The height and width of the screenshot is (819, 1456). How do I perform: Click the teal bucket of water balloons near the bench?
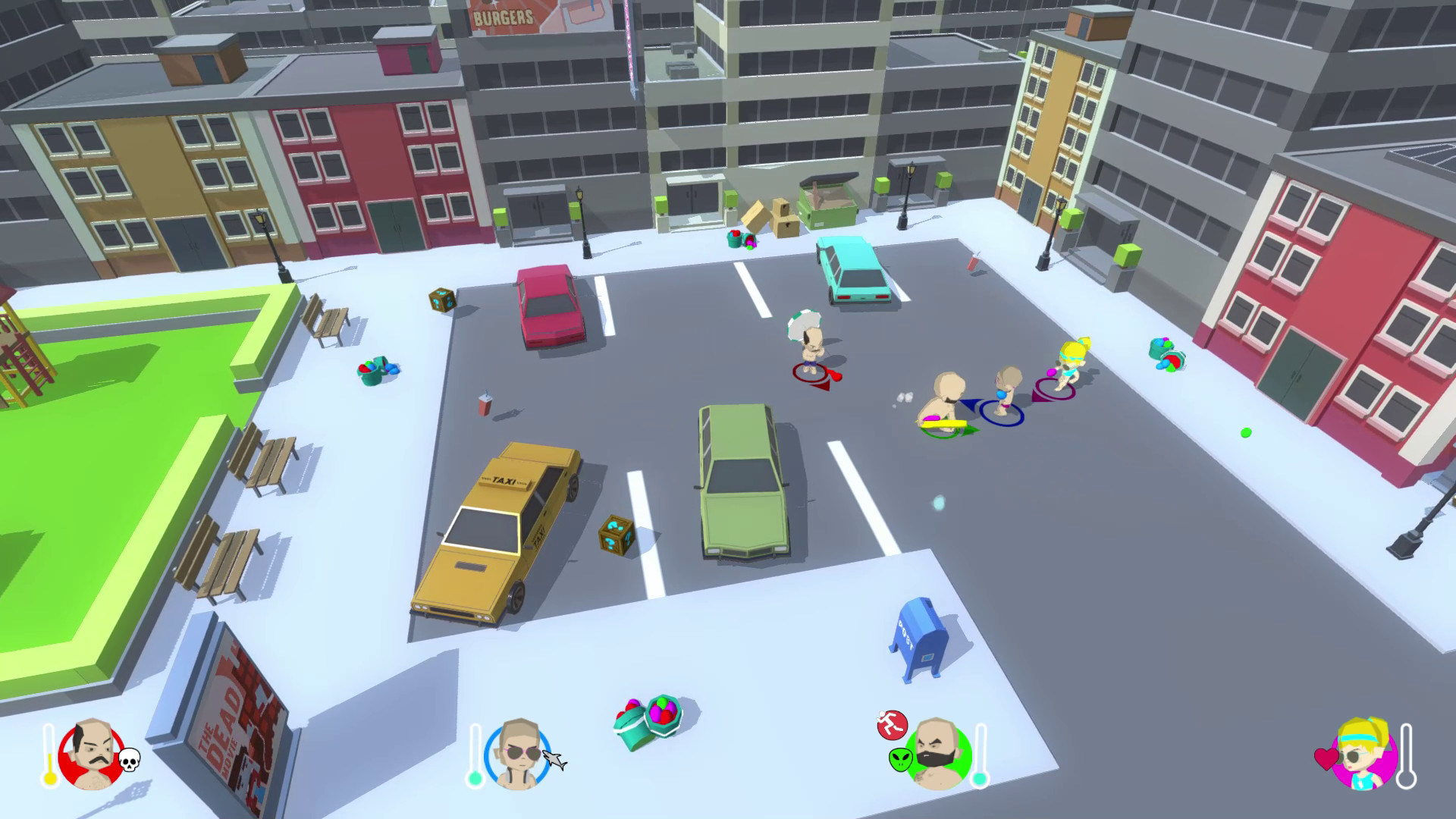tap(375, 372)
